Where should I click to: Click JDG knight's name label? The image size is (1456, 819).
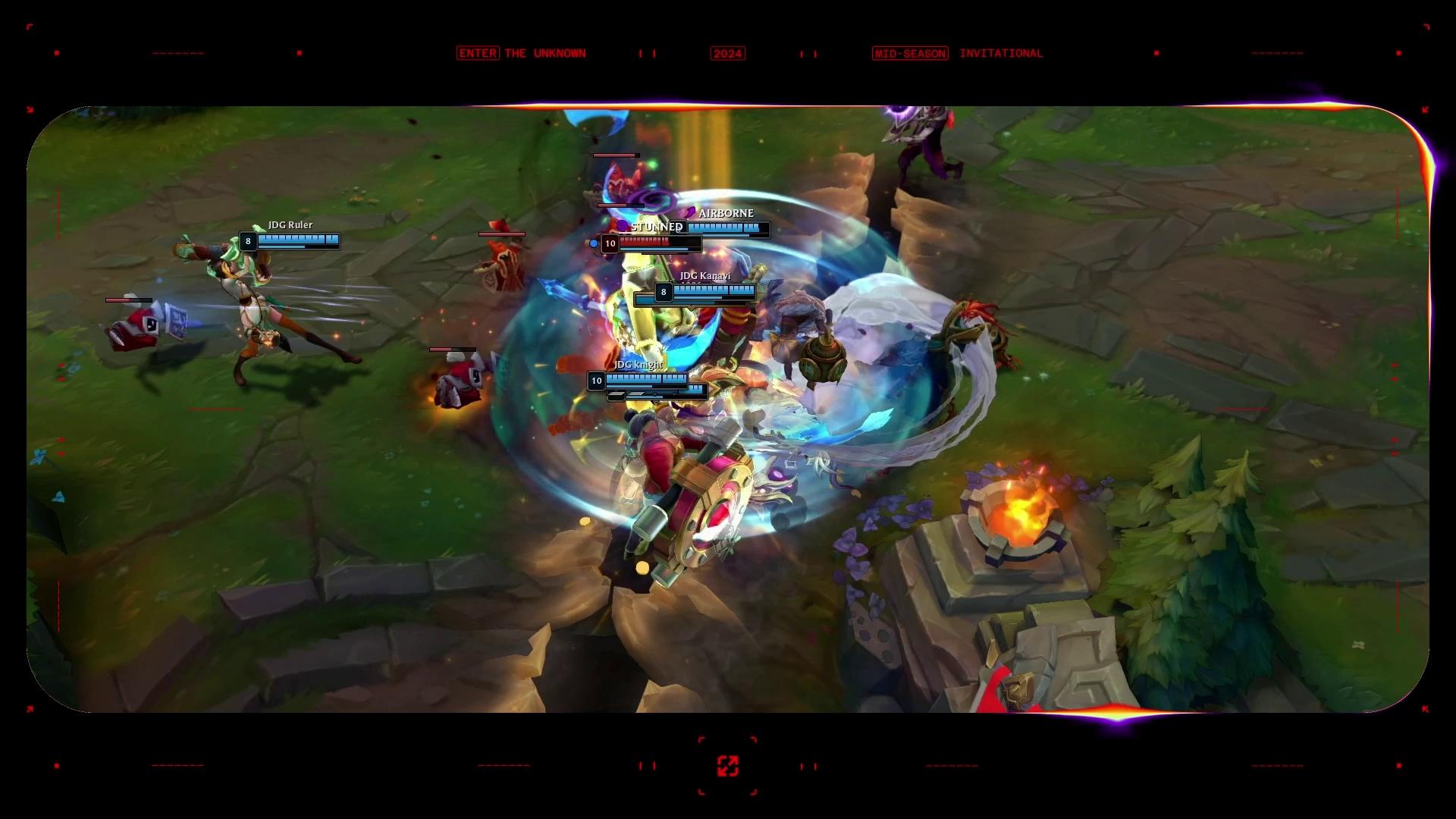[638, 365]
